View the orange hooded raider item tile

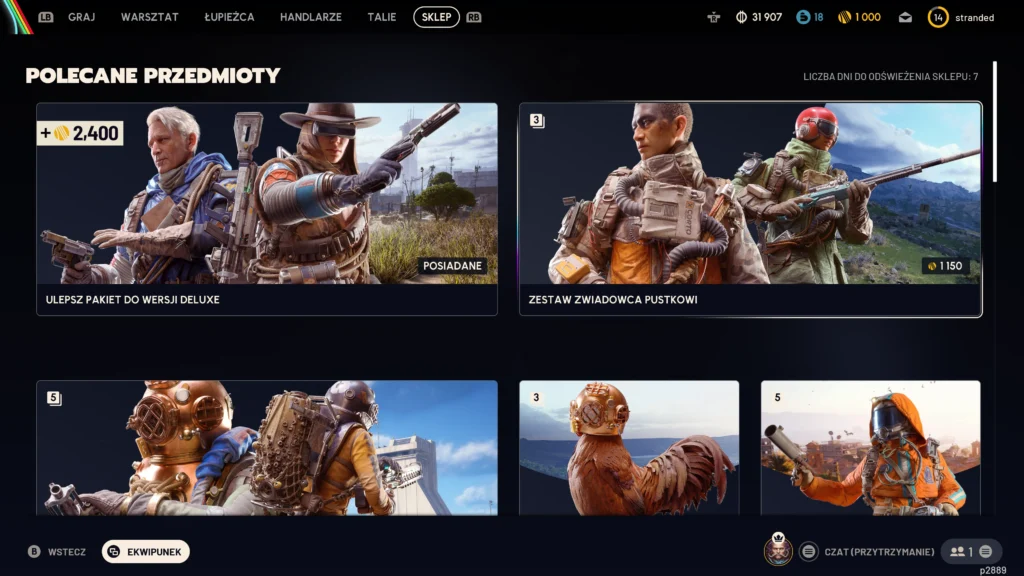click(x=870, y=448)
